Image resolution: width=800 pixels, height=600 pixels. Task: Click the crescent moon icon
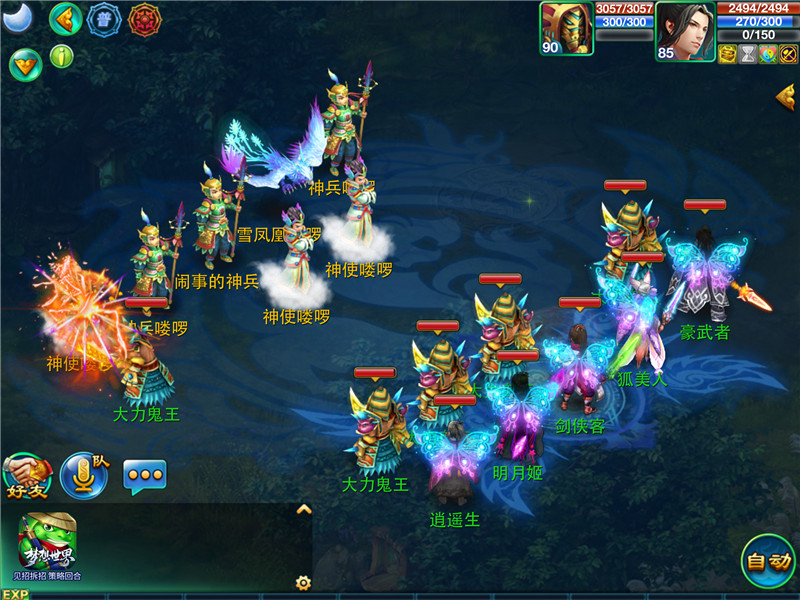point(18,17)
